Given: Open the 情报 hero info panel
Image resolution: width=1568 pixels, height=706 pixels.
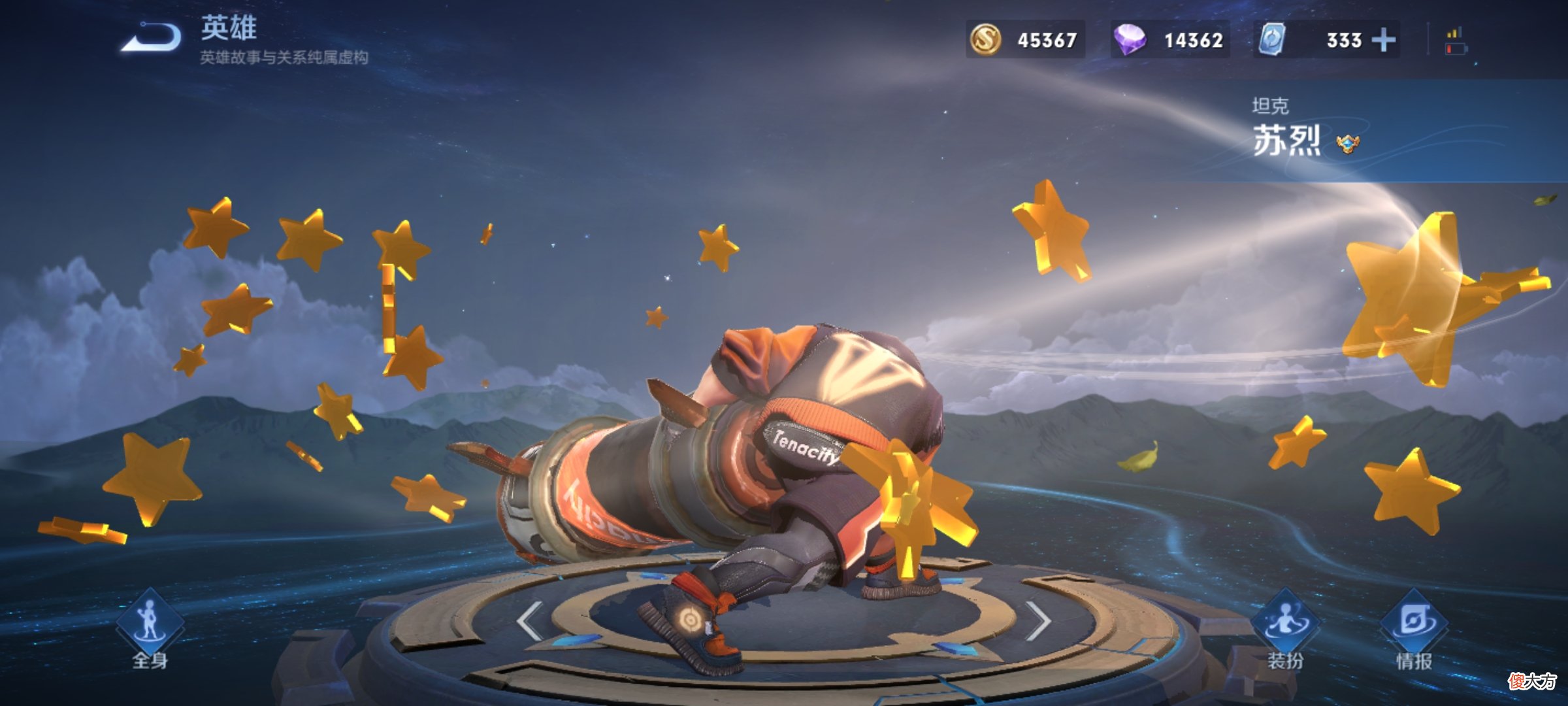Looking at the screenshot, I should [x=1414, y=629].
